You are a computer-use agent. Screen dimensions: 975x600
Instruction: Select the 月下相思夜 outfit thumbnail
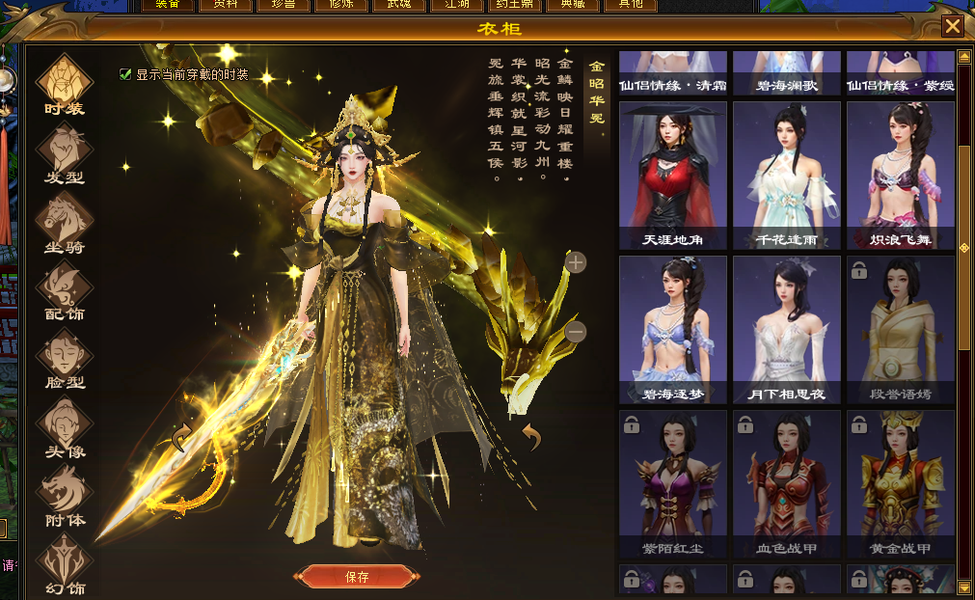pyautogui.click(x=787, y=329)
